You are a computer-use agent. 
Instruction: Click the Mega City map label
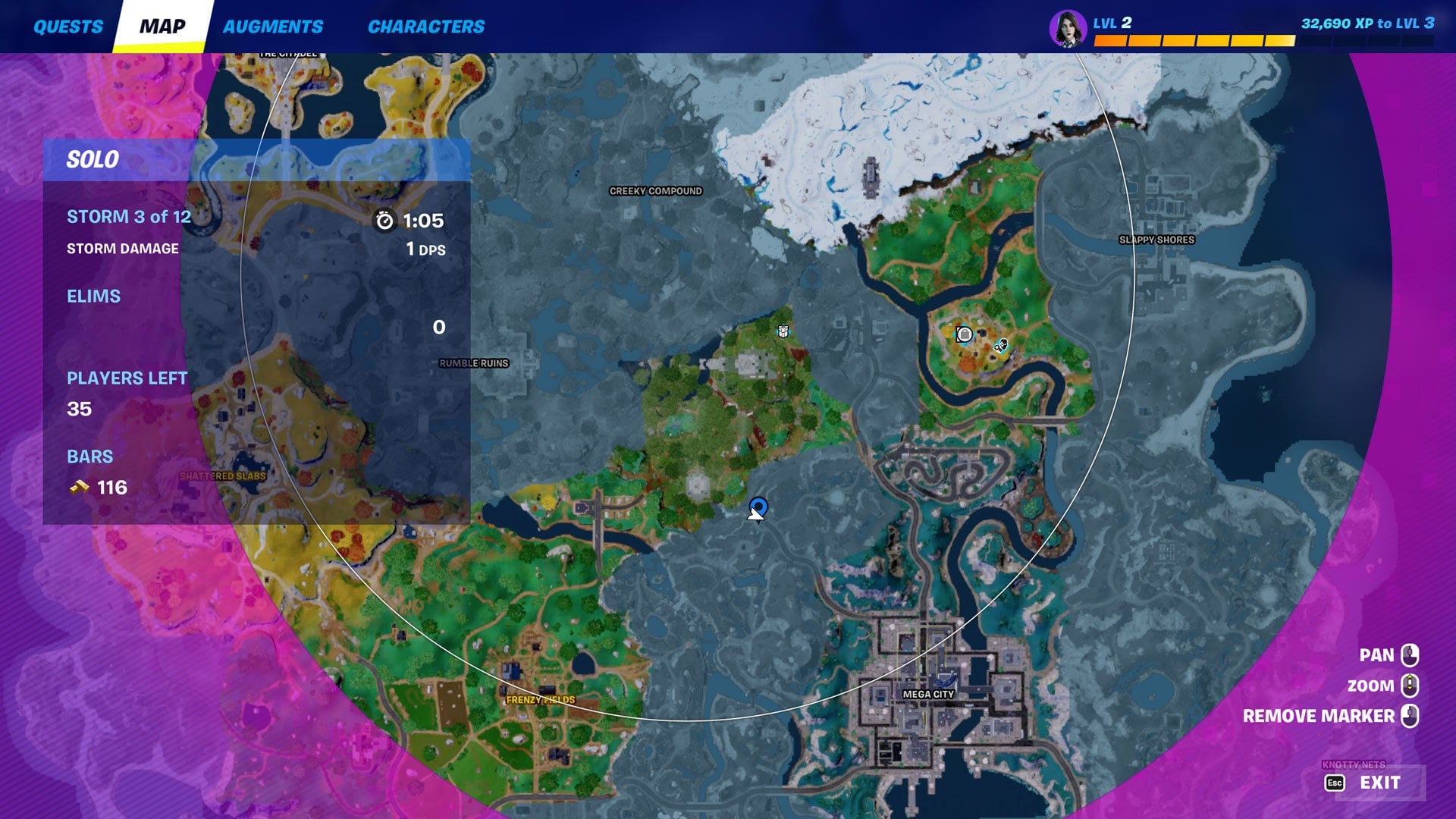coord(929,692)
